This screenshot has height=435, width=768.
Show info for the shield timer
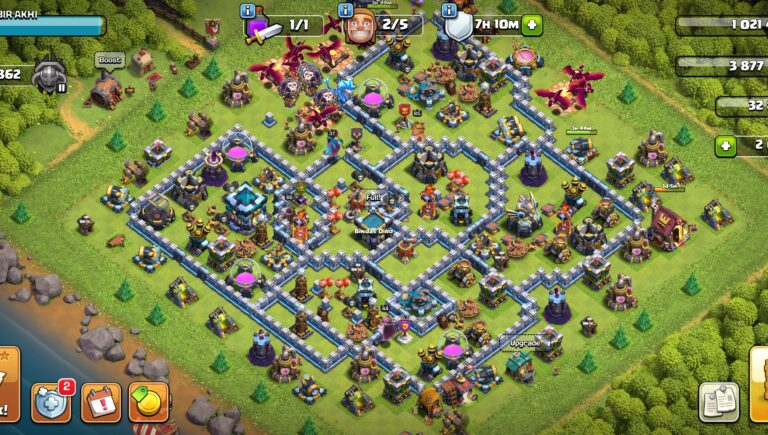pyautogui.click(x=448, y=11)
